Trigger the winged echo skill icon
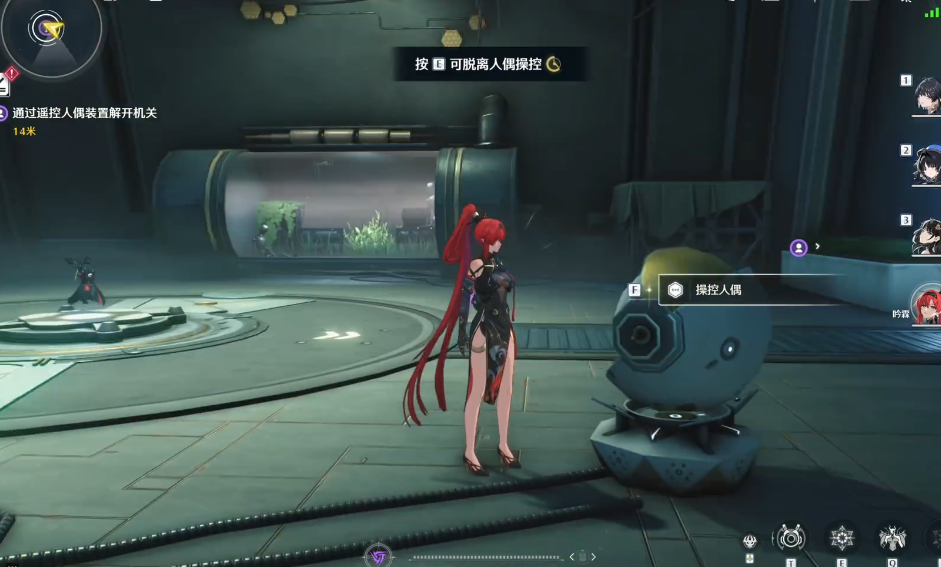Screen dimensions: 941x567 pos(891,538)
